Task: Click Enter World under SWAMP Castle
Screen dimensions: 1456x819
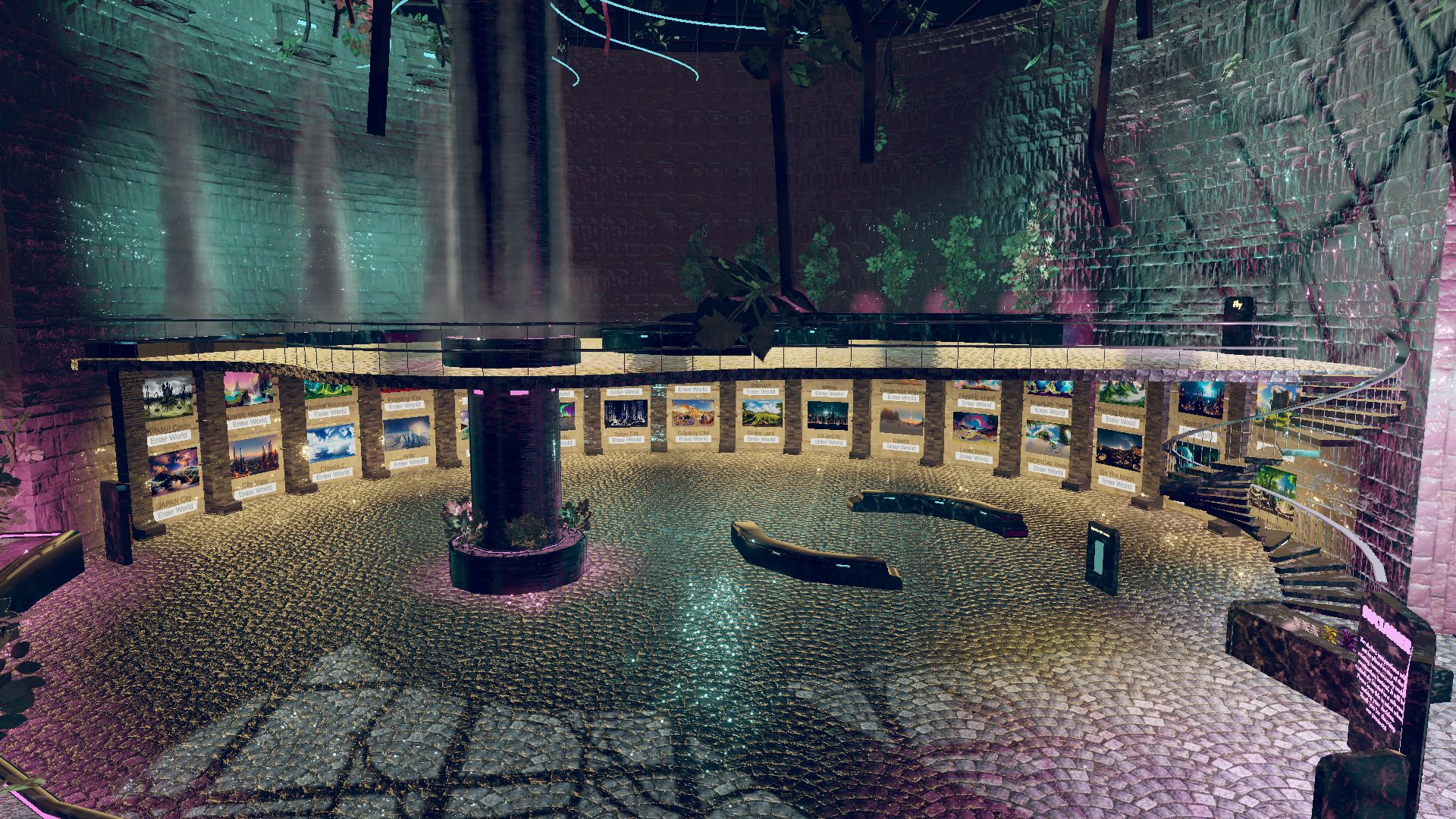Action: click(x=170, y=437)
